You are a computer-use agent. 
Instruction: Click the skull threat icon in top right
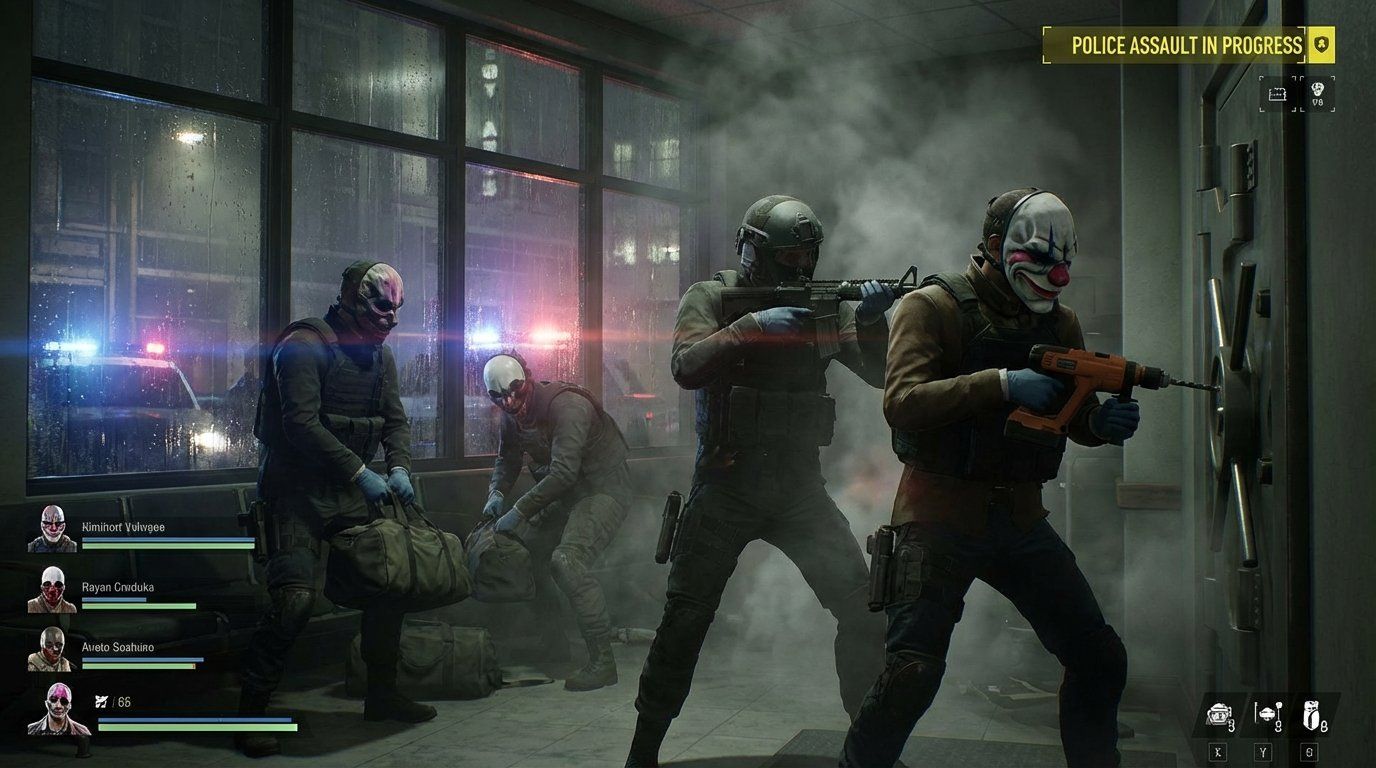(x=1318, y=90)
